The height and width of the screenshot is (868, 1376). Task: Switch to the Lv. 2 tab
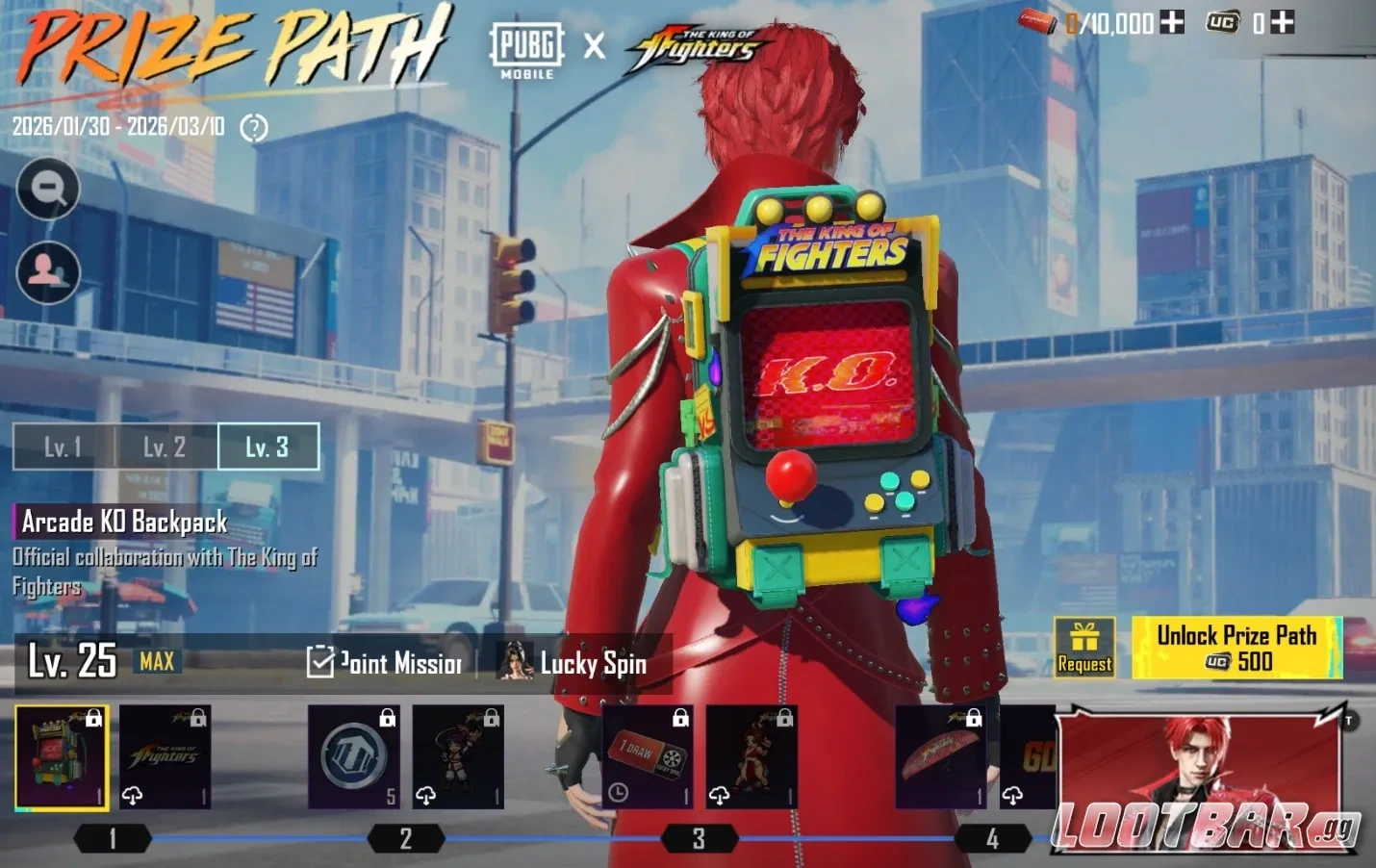pos(163,446)
